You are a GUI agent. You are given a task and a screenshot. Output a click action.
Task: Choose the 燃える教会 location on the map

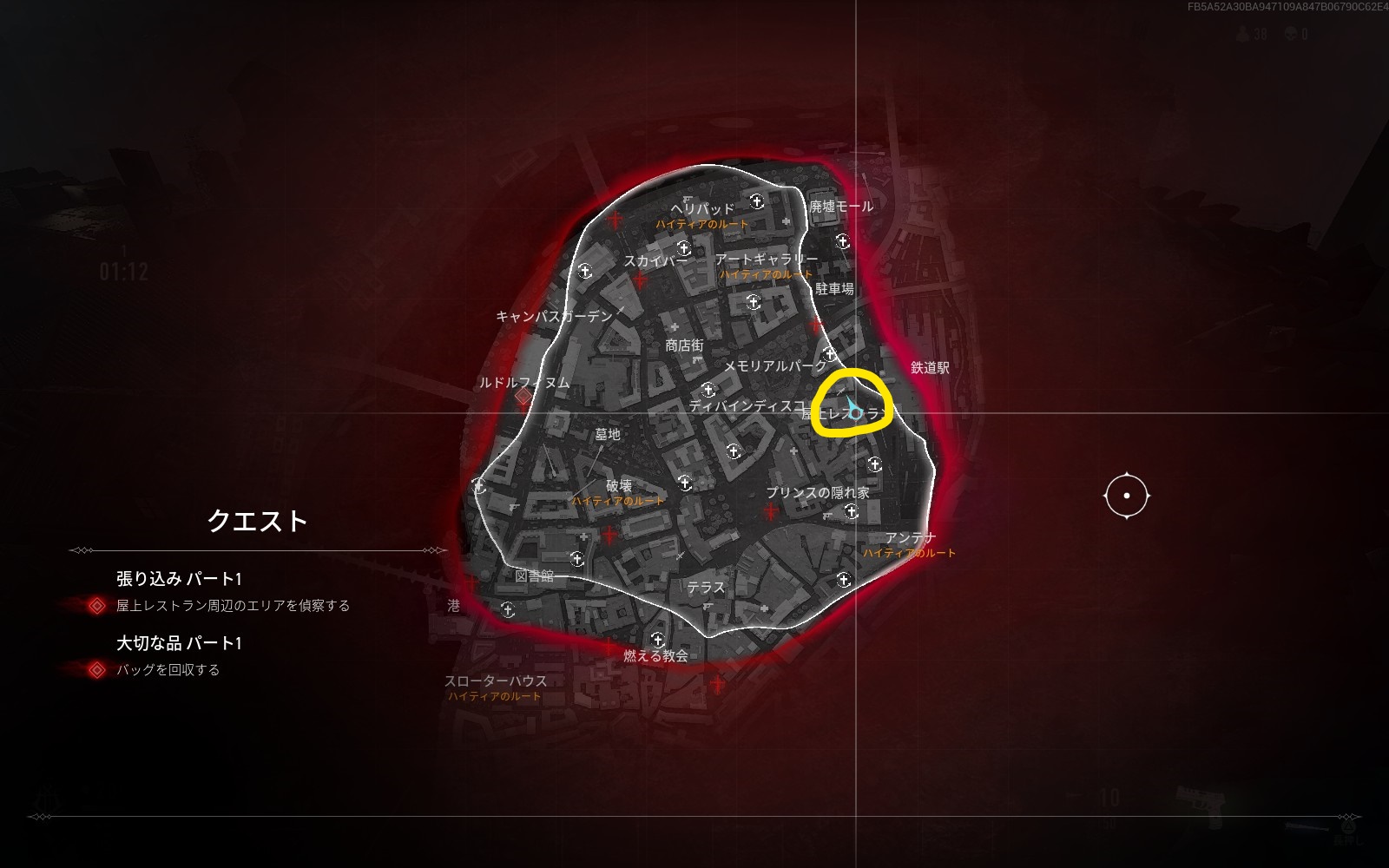pos(655,656)
